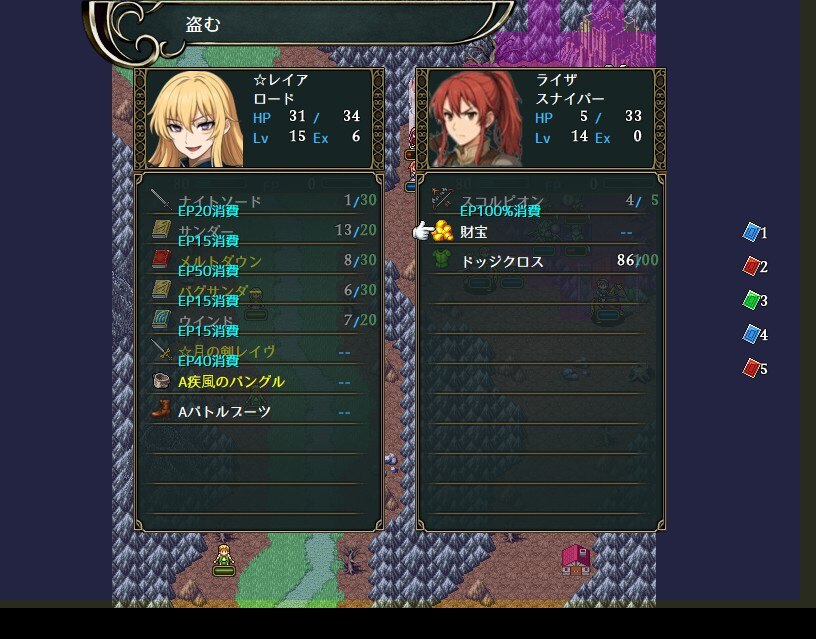Click the red card icon numbered 2
Viewport: 816px width, 639px height.
click(752, 267)
